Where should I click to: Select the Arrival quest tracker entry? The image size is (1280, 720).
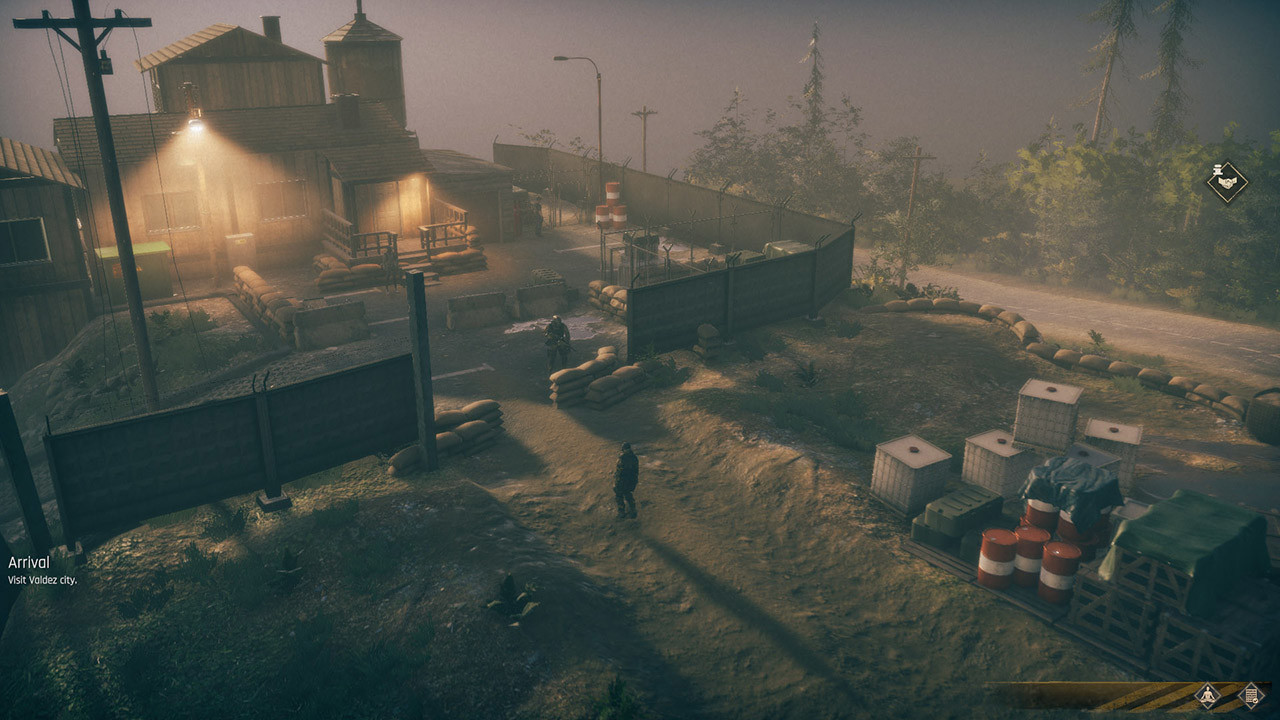30,563
